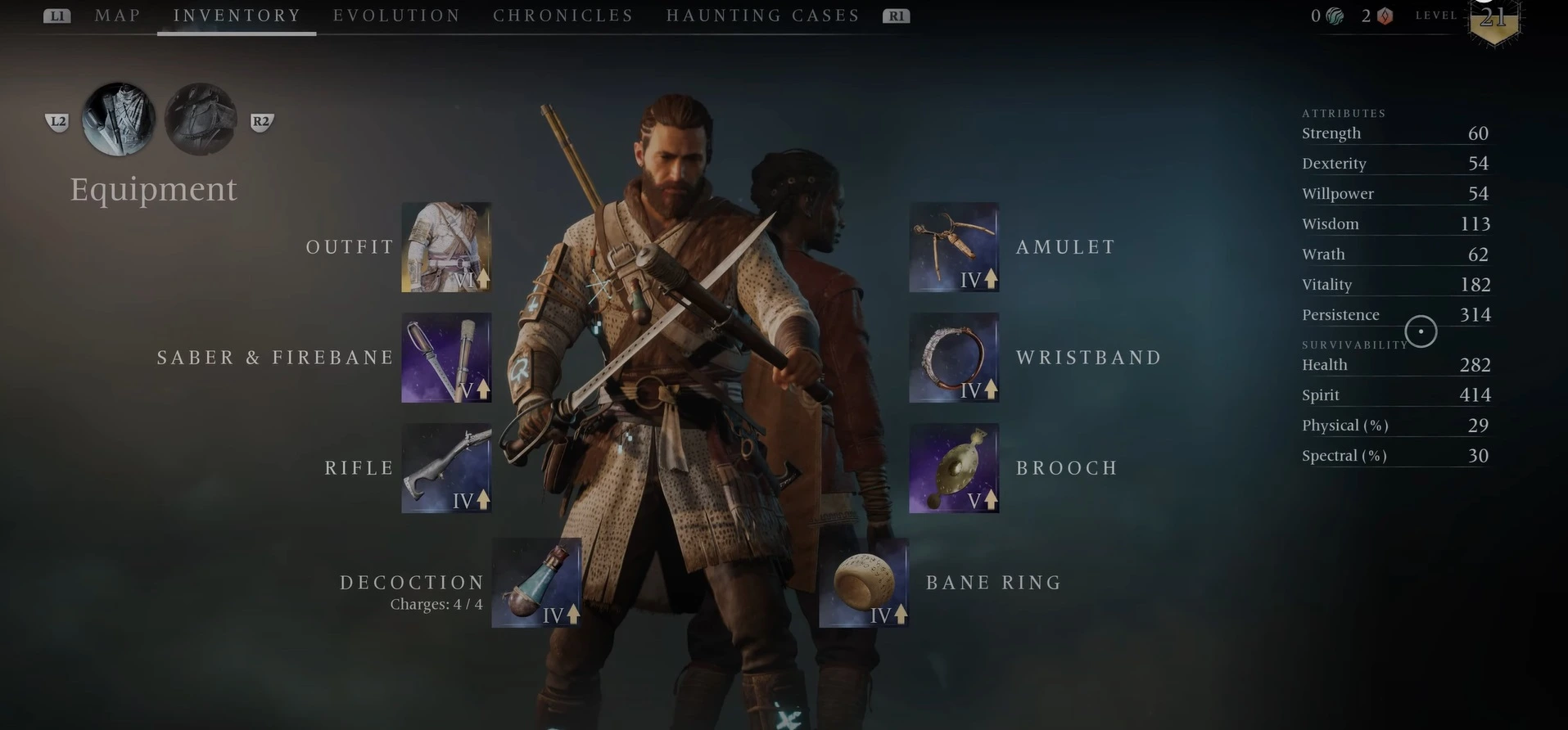Open the Evolution tab

396,16
